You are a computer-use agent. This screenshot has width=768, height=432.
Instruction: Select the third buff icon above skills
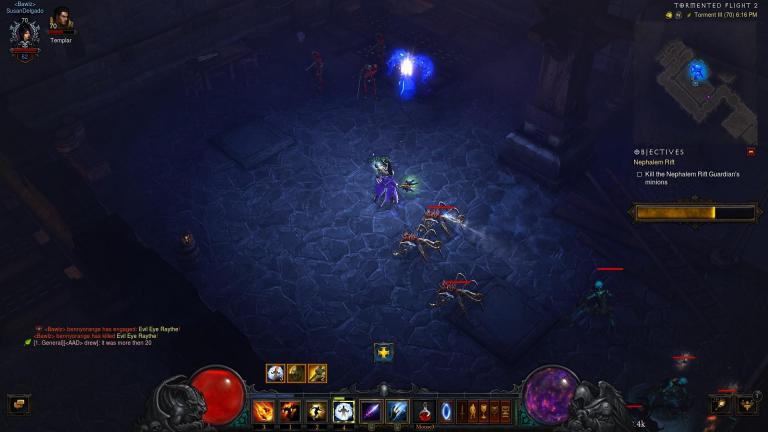point(317,373)
